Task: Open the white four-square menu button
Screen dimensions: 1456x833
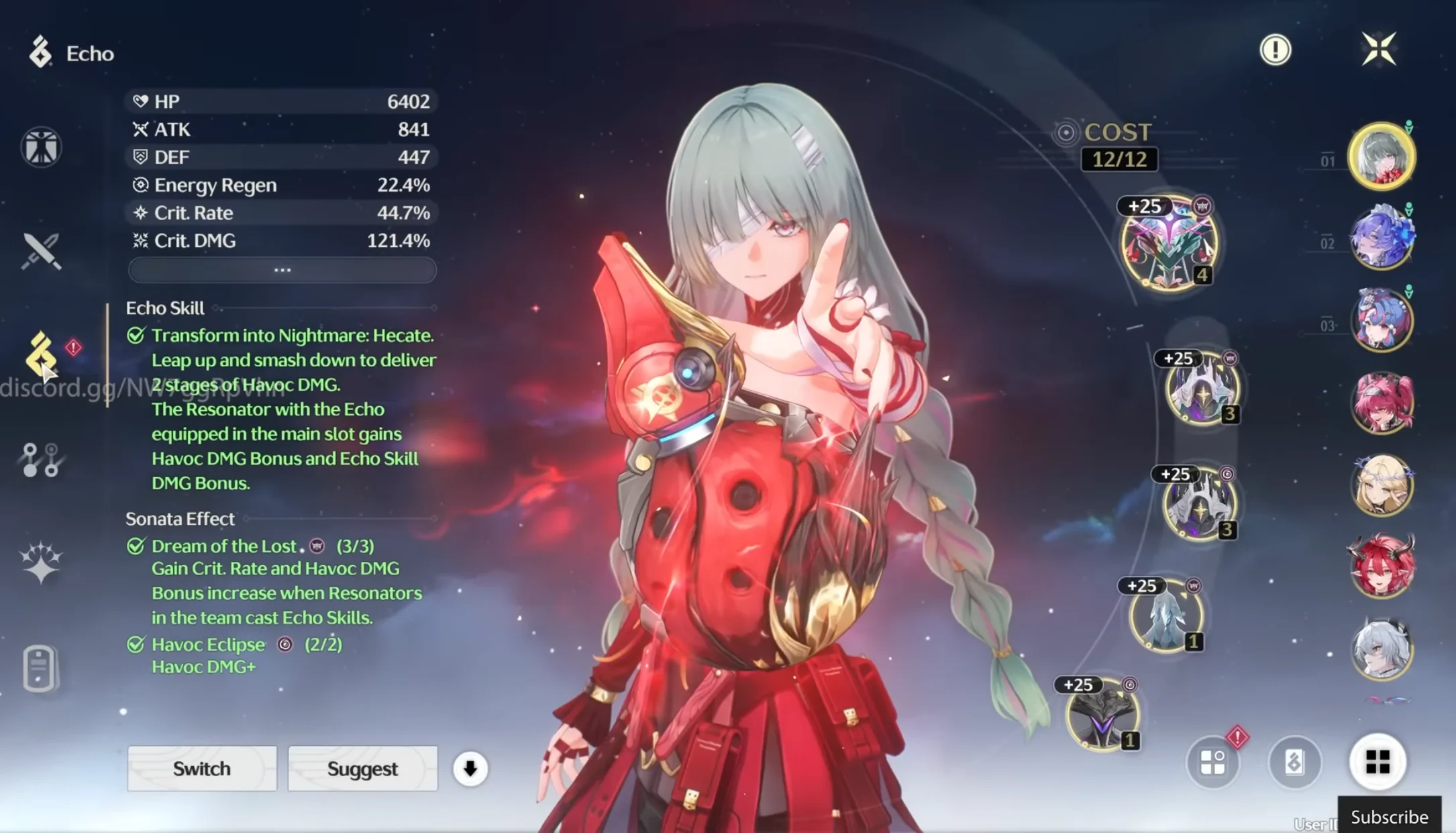Action: pyautogui.click(x=1377, y=762)
